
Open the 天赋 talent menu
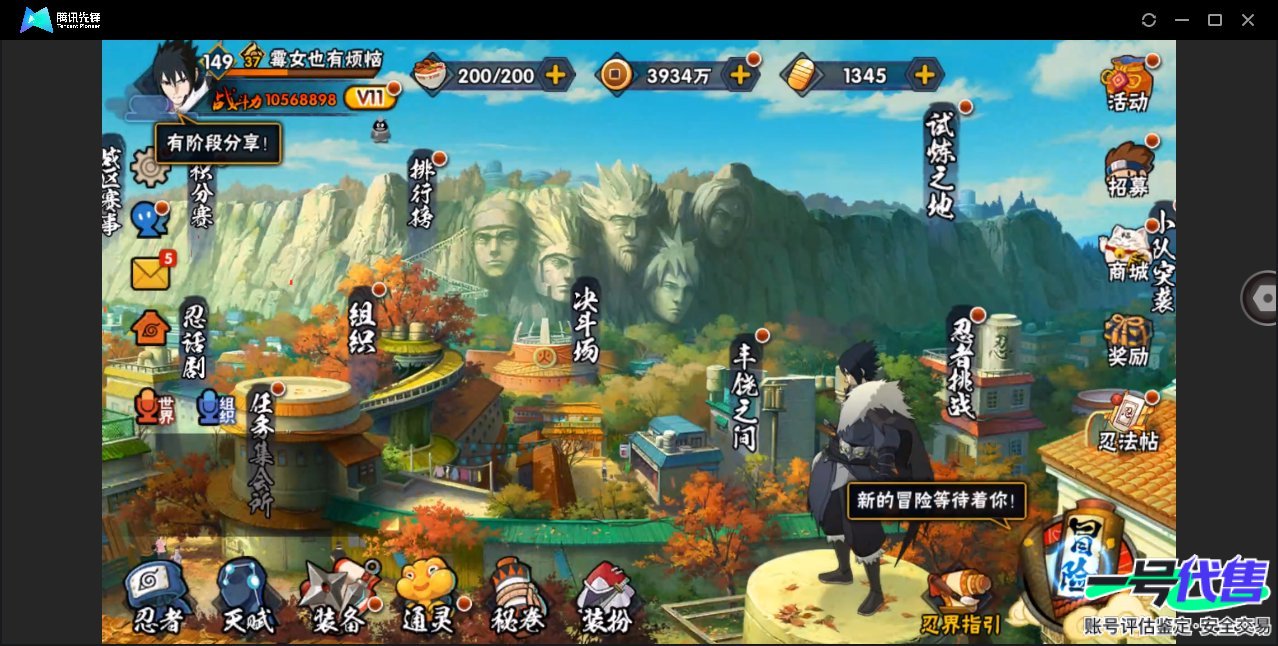(246, 597)
